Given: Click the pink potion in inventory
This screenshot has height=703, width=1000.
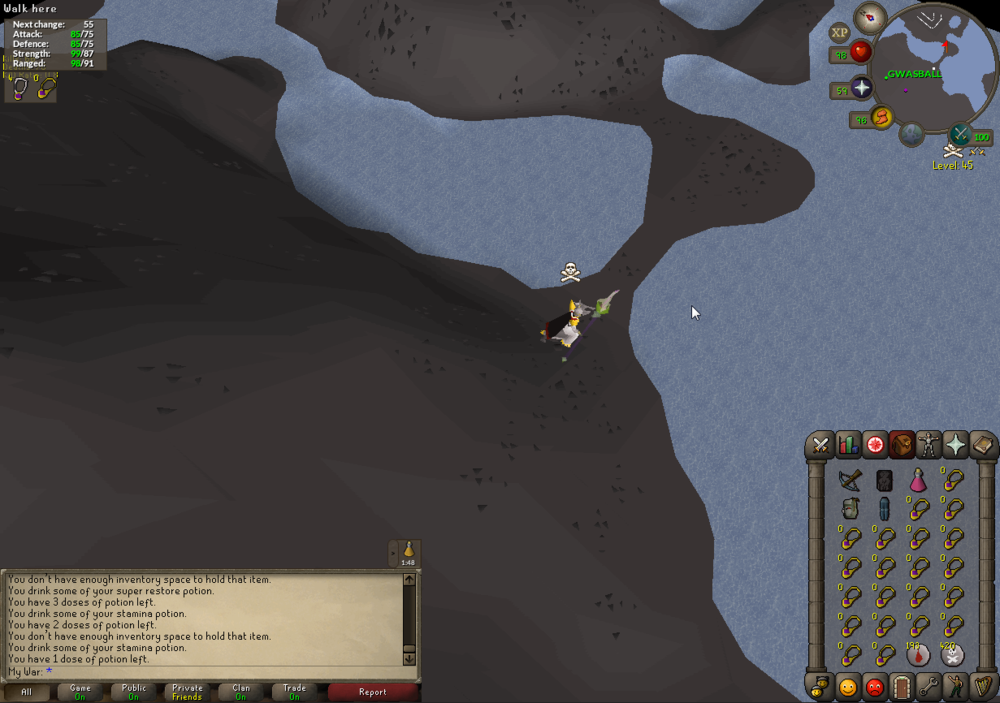Looking at the screenshot, I should point(918,480).
